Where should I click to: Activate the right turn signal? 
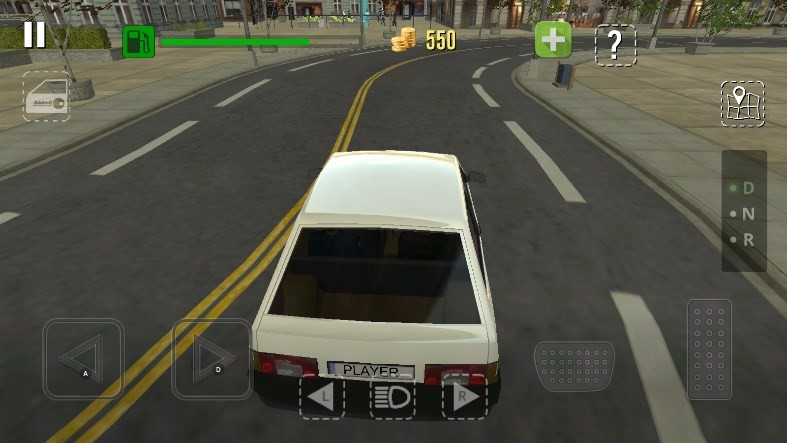(x=464, y=398)
